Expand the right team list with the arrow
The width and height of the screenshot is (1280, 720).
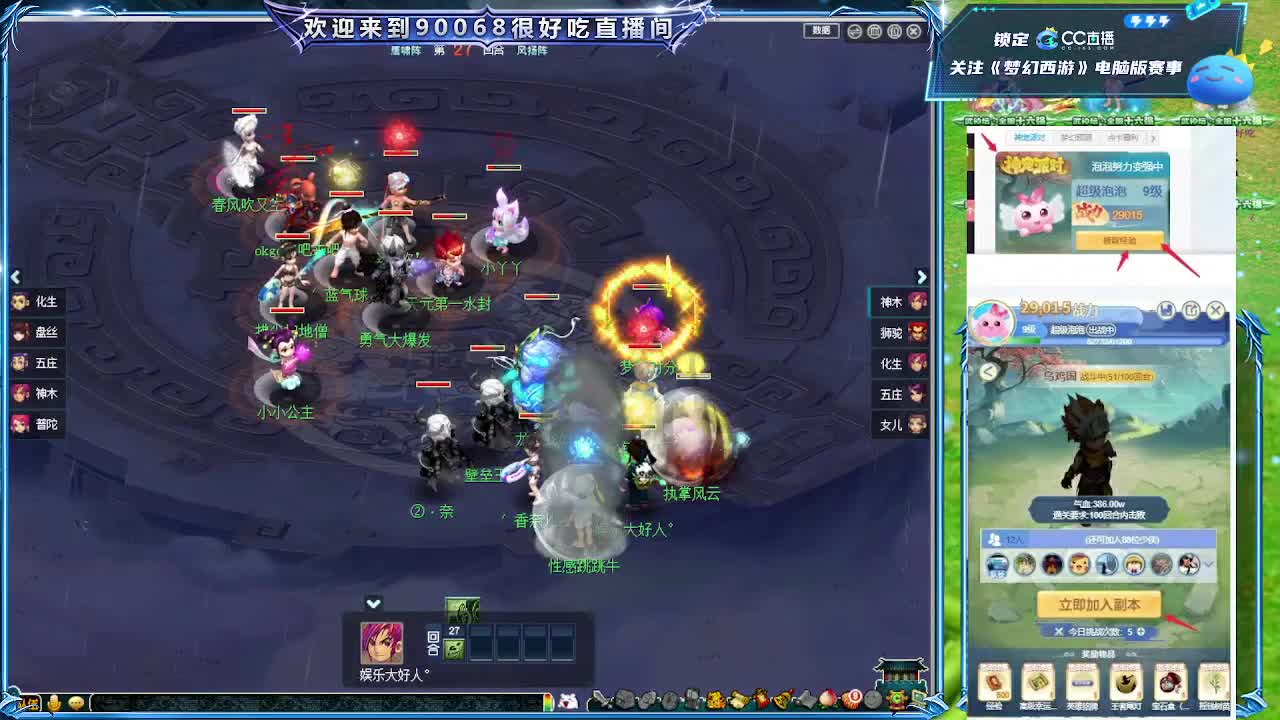tap(921, 278)
